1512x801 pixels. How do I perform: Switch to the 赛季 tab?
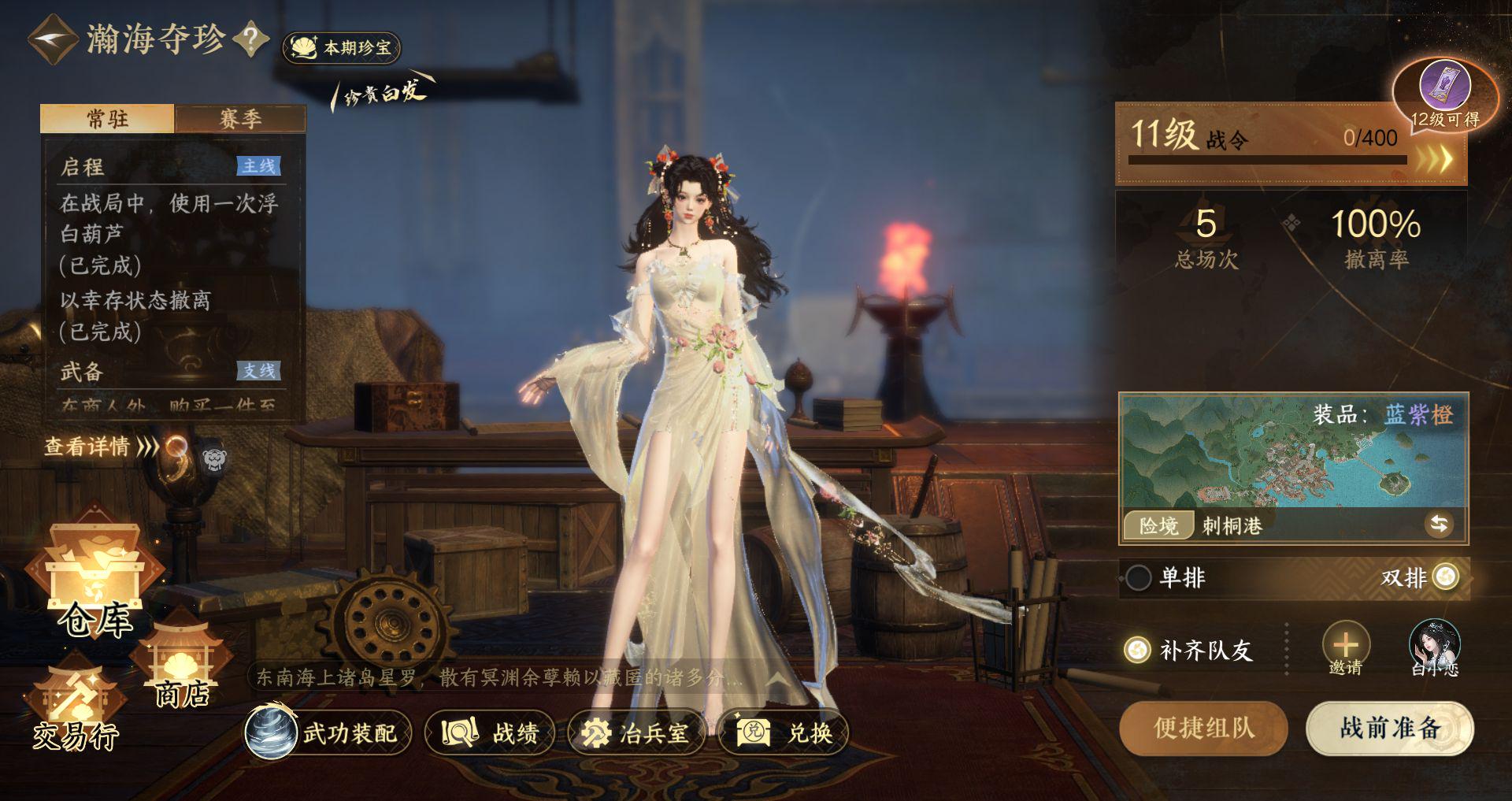coord(240,119)
